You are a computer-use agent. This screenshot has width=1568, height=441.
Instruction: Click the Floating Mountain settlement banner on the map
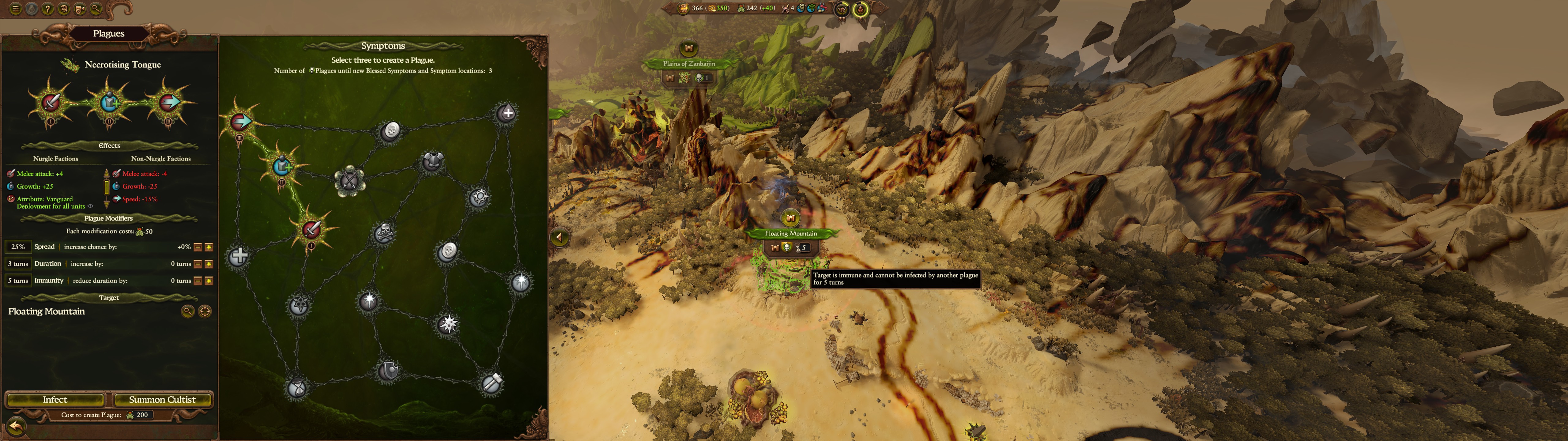(792, 233)
